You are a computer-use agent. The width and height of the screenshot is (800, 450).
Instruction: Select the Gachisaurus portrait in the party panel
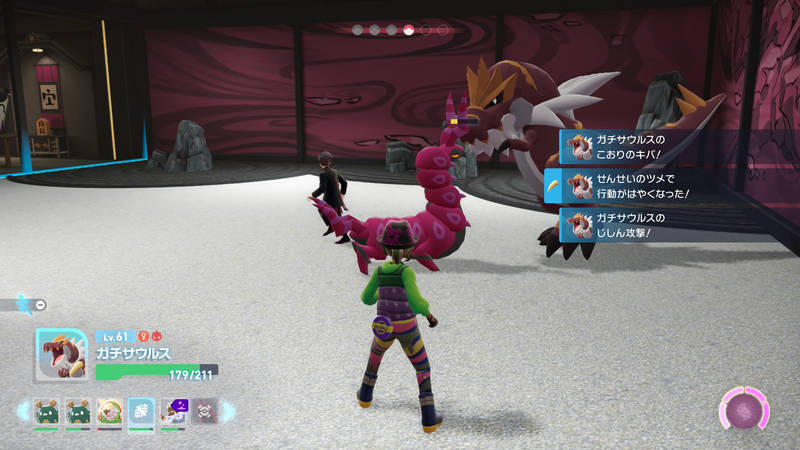pos(60,355)
